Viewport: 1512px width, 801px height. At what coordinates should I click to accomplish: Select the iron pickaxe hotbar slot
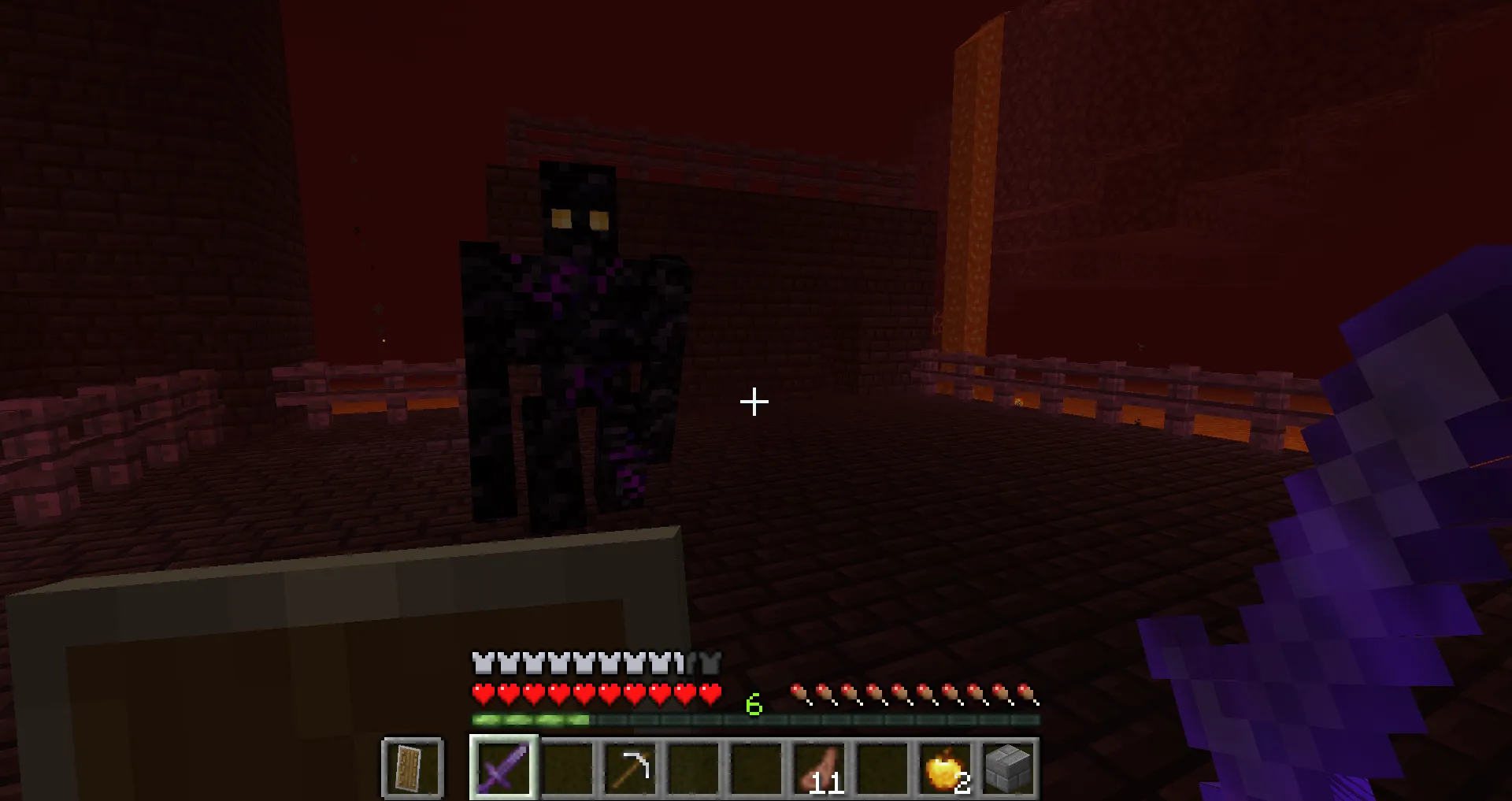pos(630,767)
